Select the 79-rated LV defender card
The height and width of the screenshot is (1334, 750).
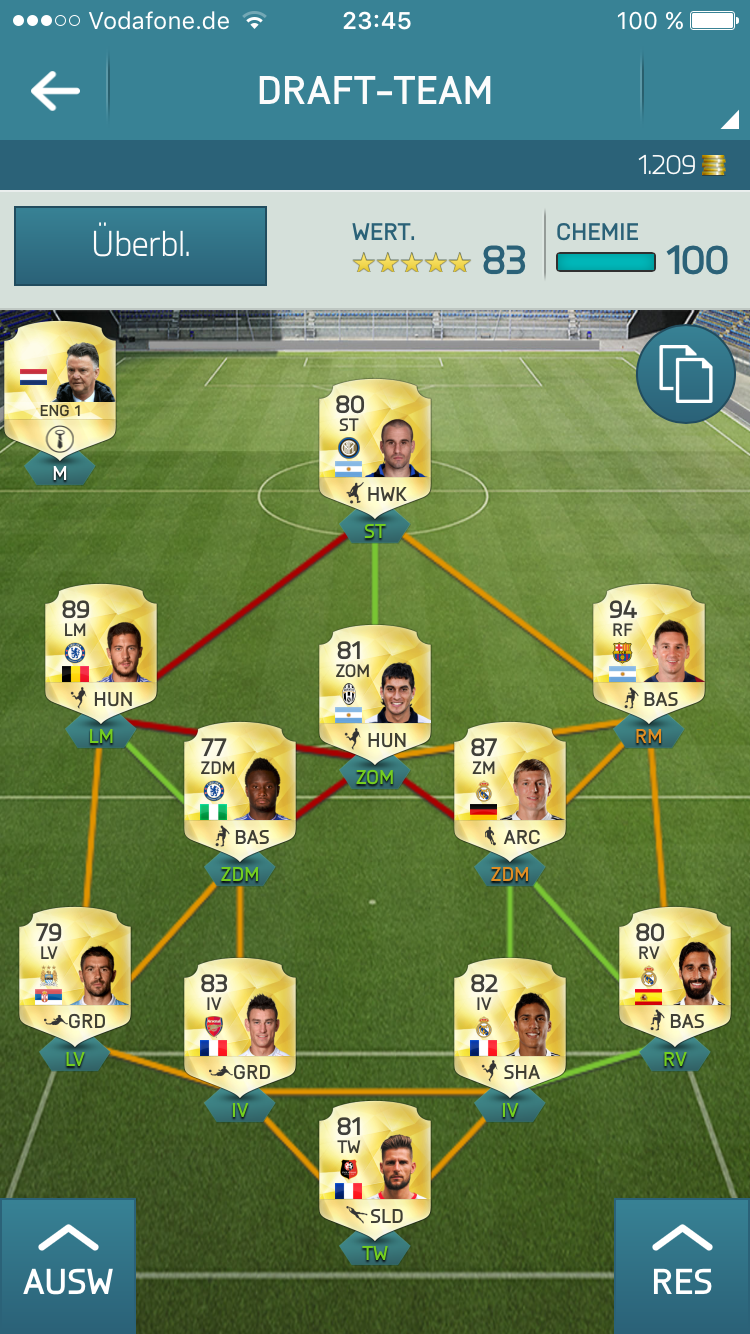pos(75,972)
